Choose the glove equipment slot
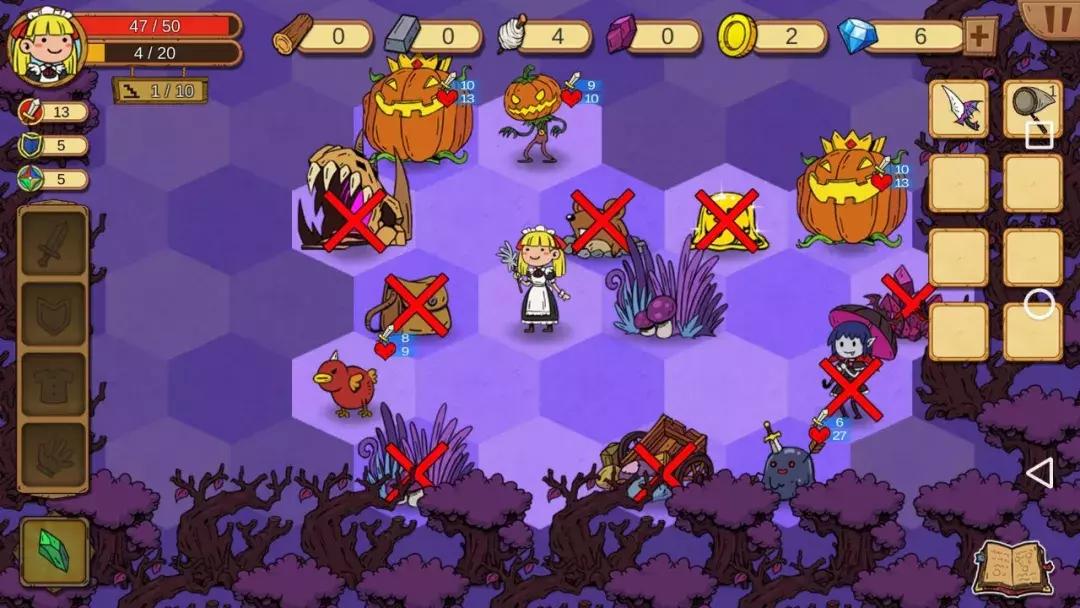Image resolution: width=1080 pixels, height=608 pixels. [x=53, y=454]
